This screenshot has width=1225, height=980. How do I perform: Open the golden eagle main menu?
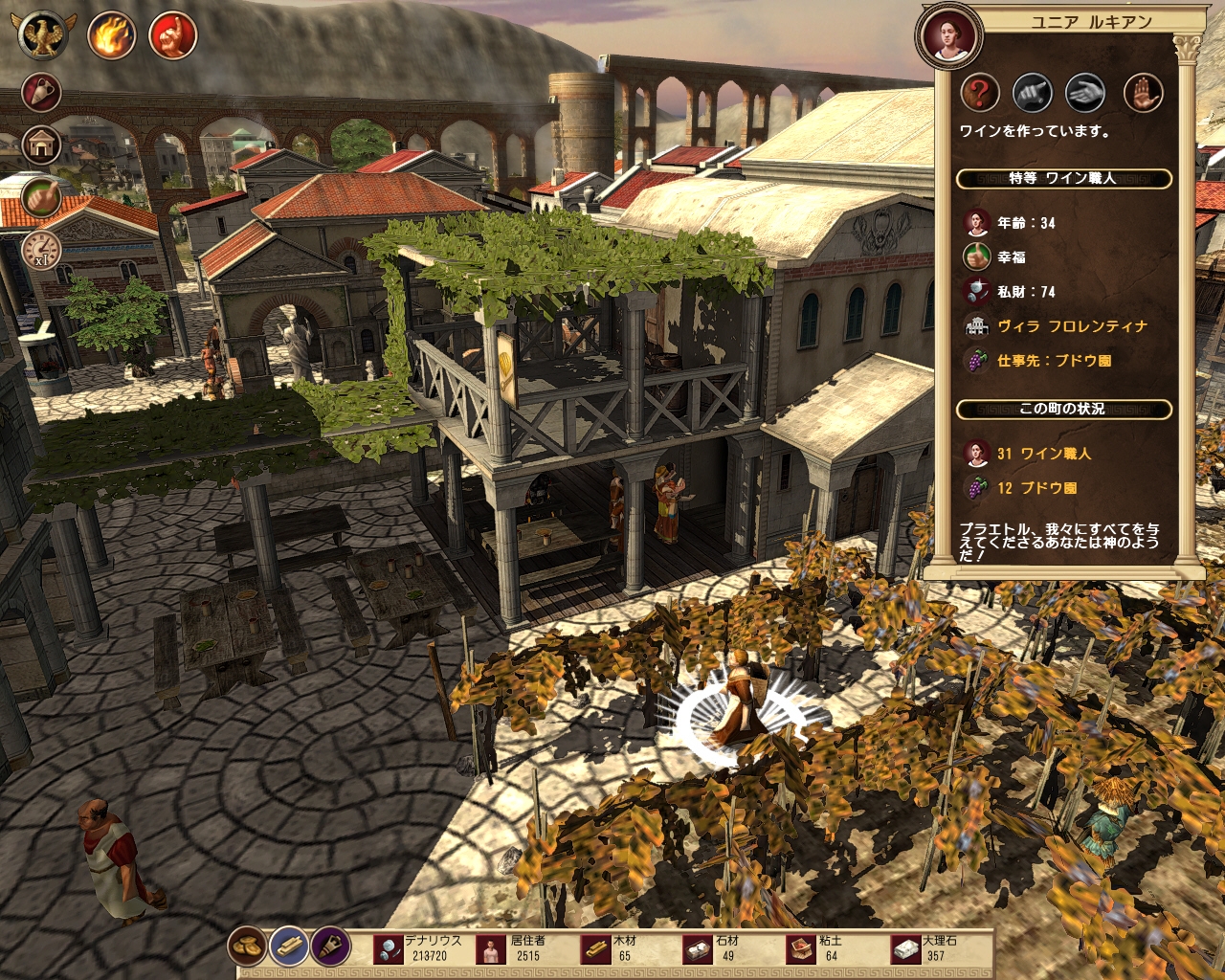pos(42,36)
